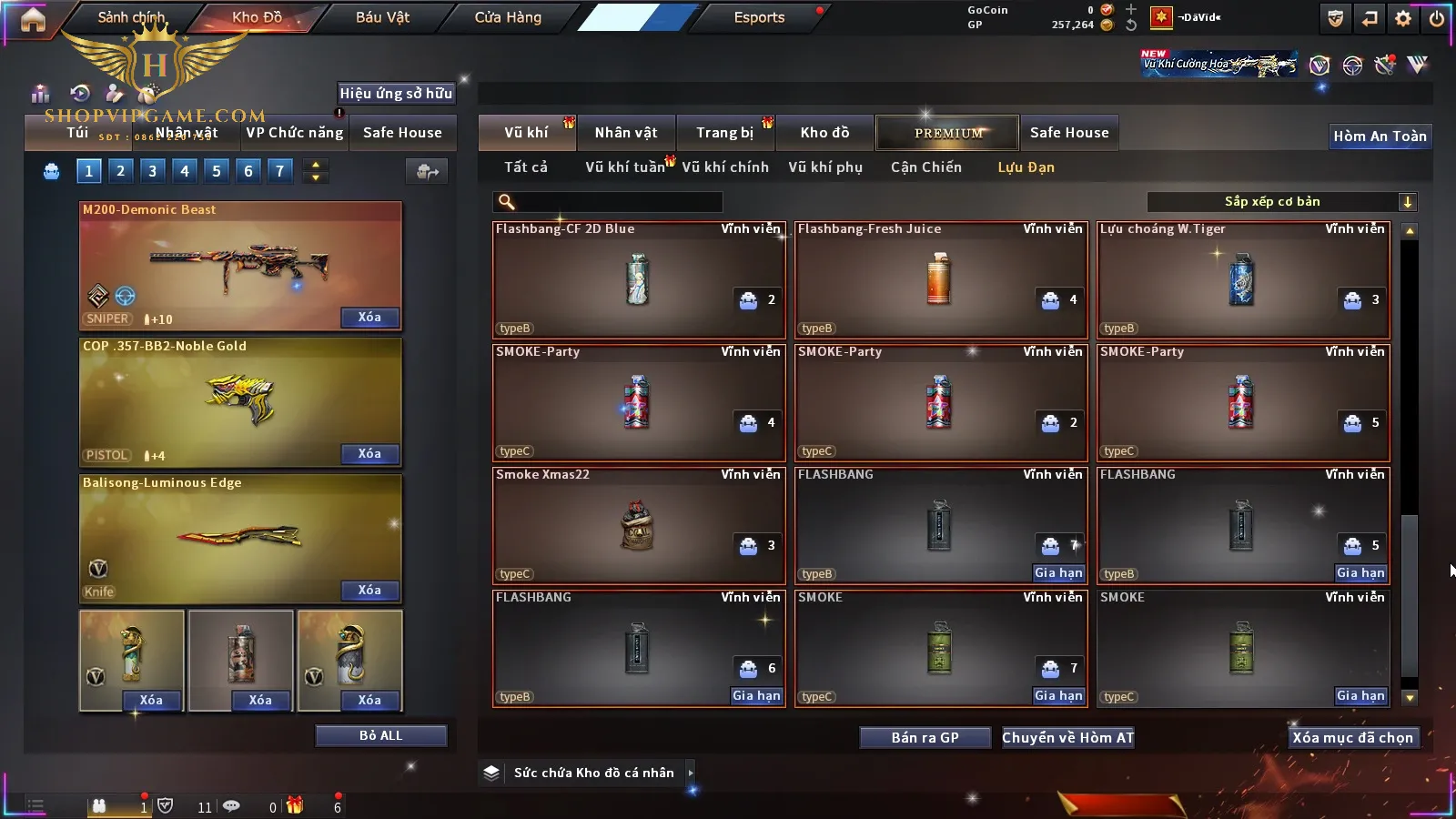Viewport: 1456px width, 819px height.
Task: Click Bán ra GP sell button
Action: [x=925, y=738]
